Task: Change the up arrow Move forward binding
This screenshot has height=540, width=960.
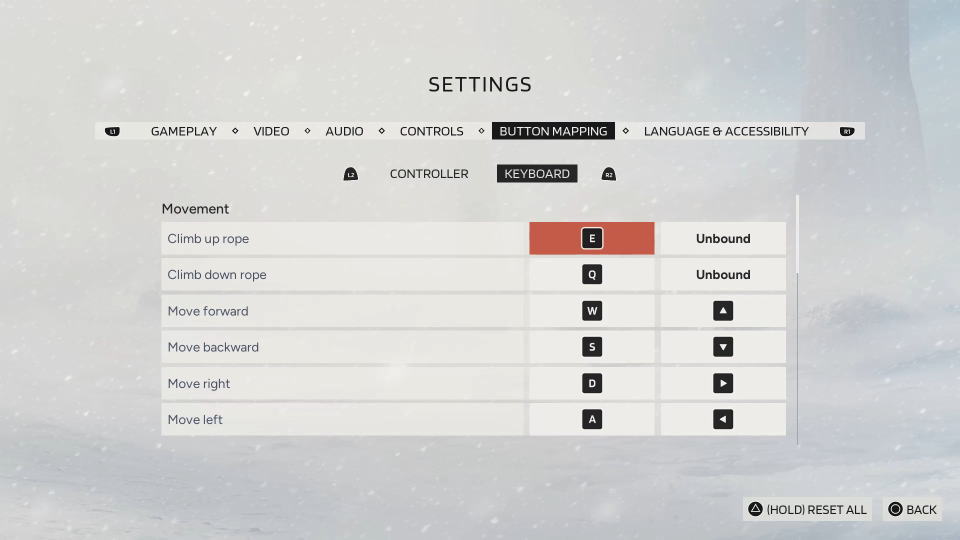Action: [723, 311]
